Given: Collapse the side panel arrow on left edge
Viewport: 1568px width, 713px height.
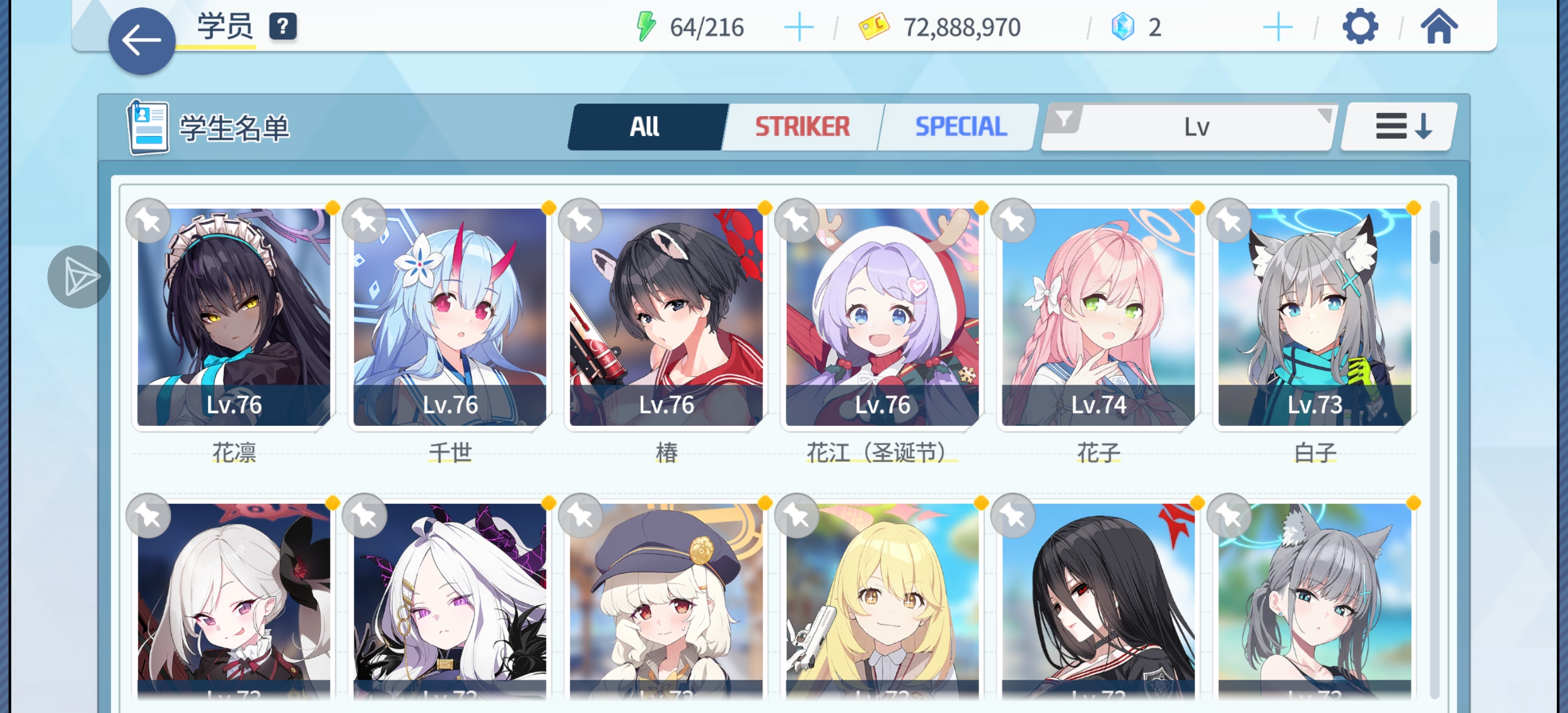Looking at the screenshot, I should pos(78,277).
